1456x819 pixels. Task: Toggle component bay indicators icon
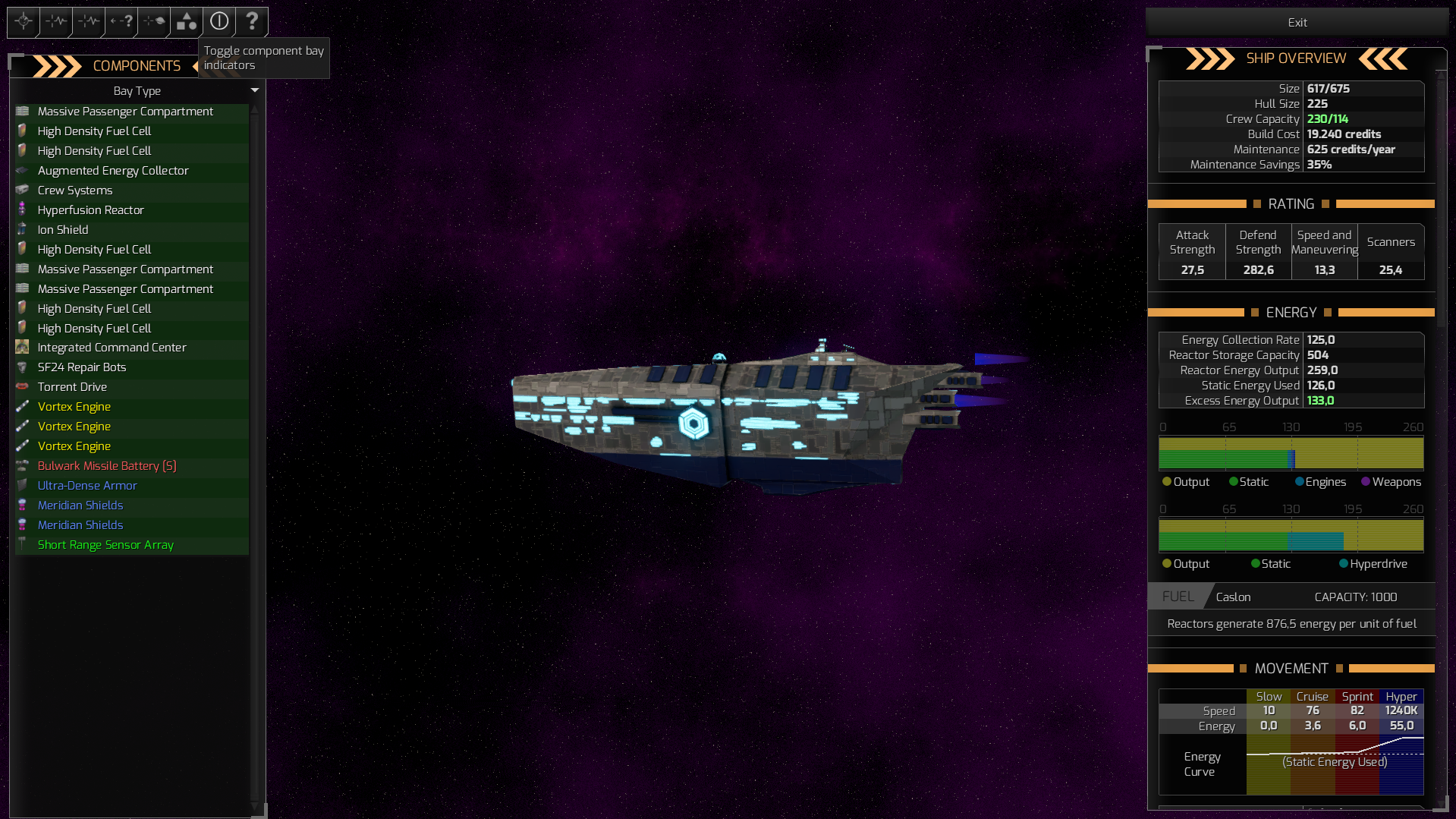click(219, 22)
